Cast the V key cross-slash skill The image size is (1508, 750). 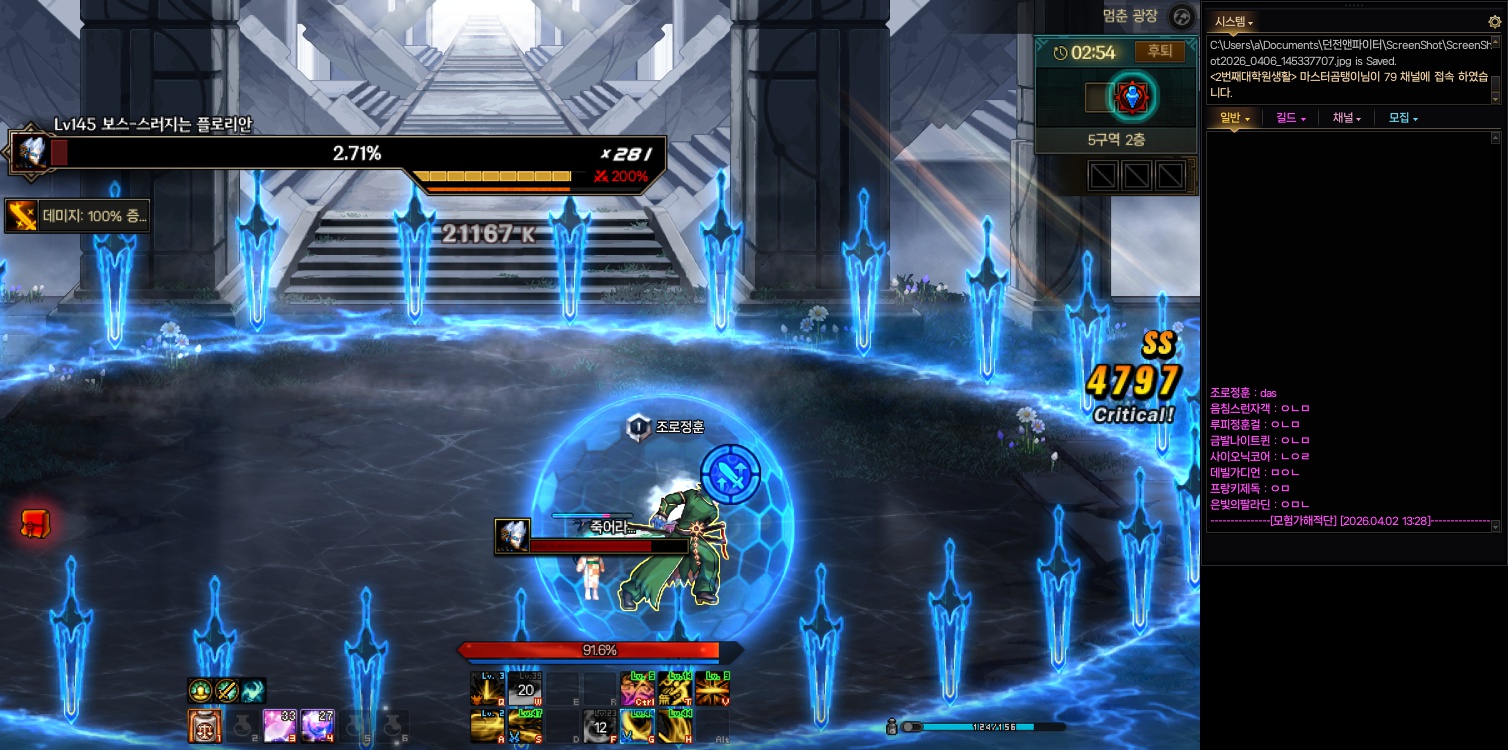pyautogui.click(x=712, y=689)
